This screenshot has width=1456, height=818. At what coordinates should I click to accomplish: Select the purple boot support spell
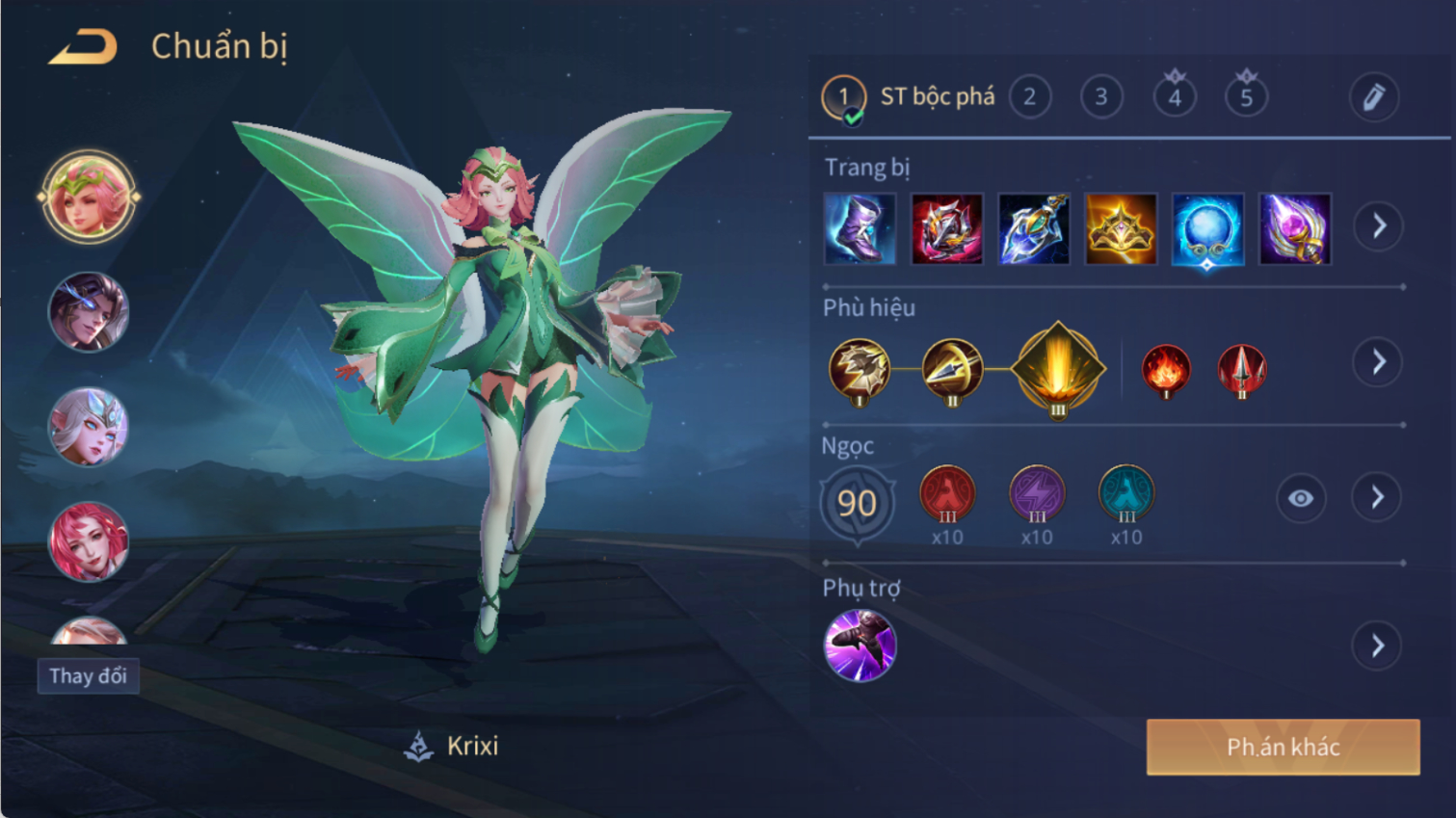[x=860, y=646]
